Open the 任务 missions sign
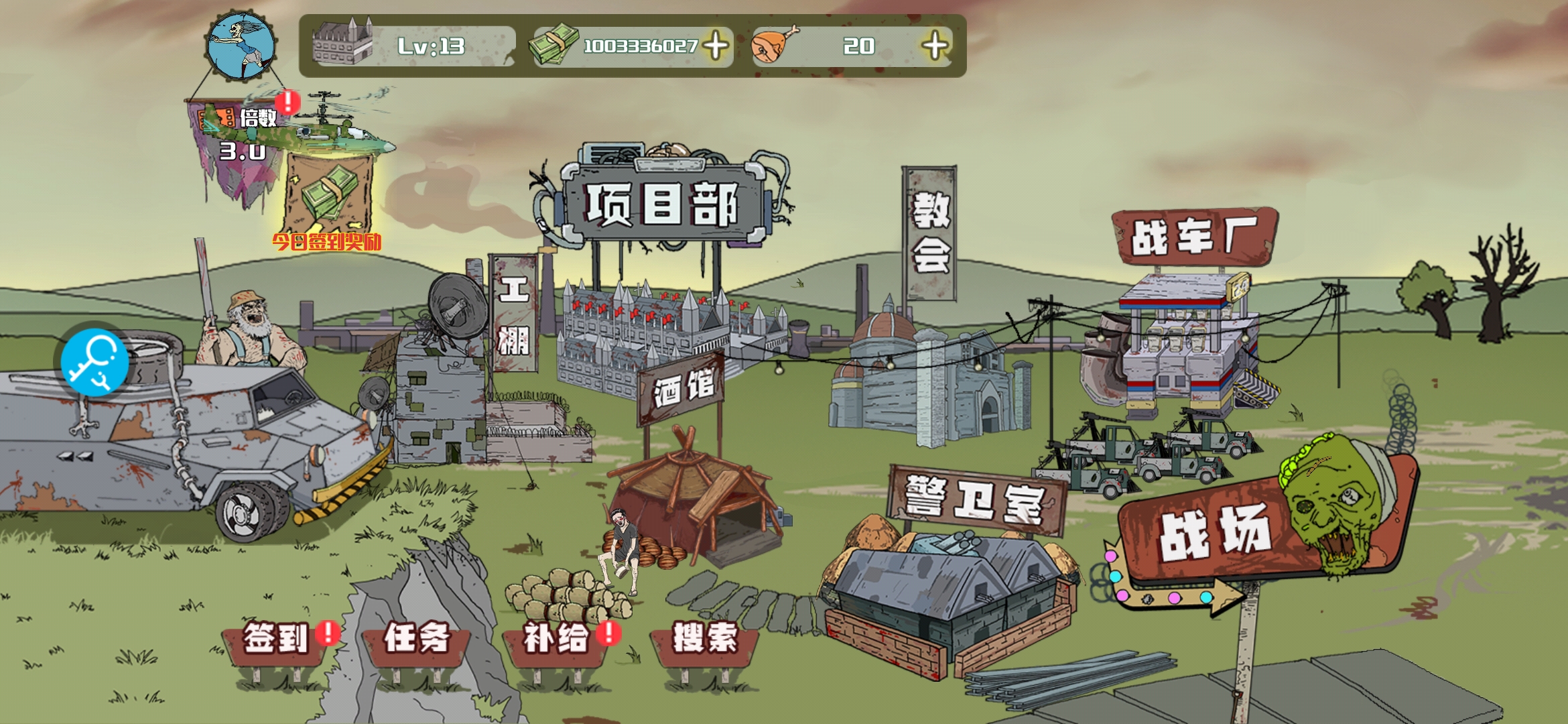Viewport: 1568px width, 724px height. [x=416, y=639]
